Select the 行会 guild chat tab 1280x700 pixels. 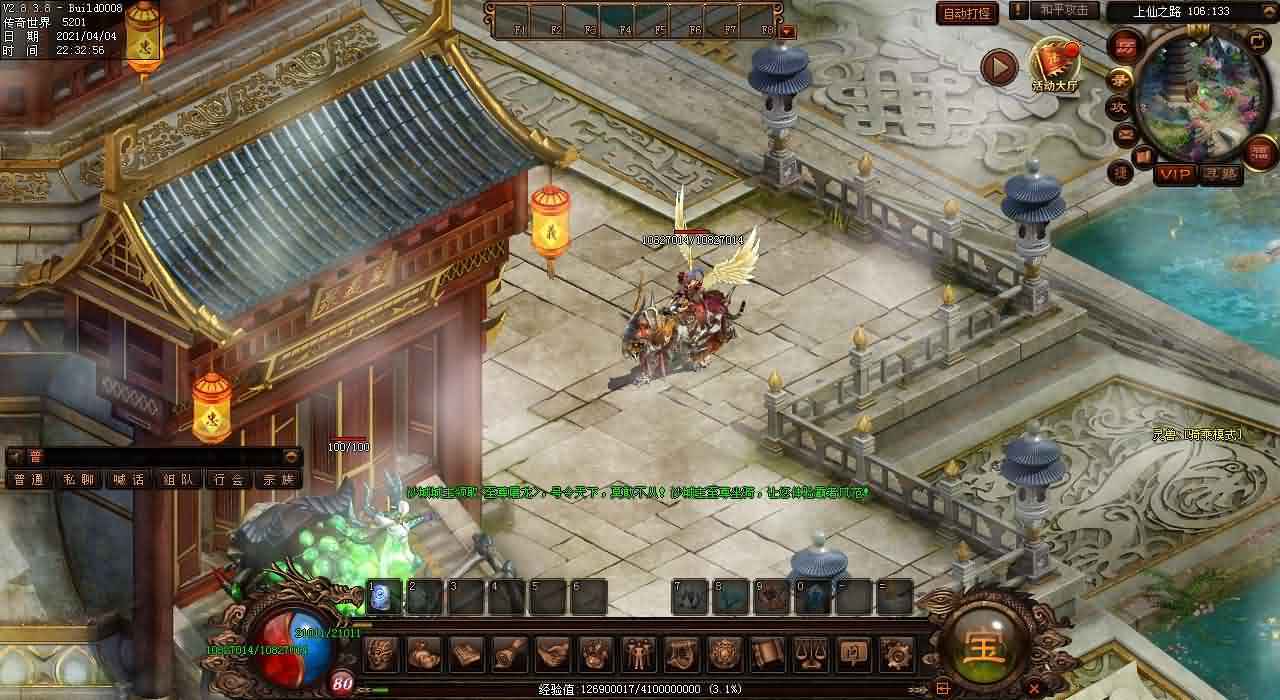point(229,480)
